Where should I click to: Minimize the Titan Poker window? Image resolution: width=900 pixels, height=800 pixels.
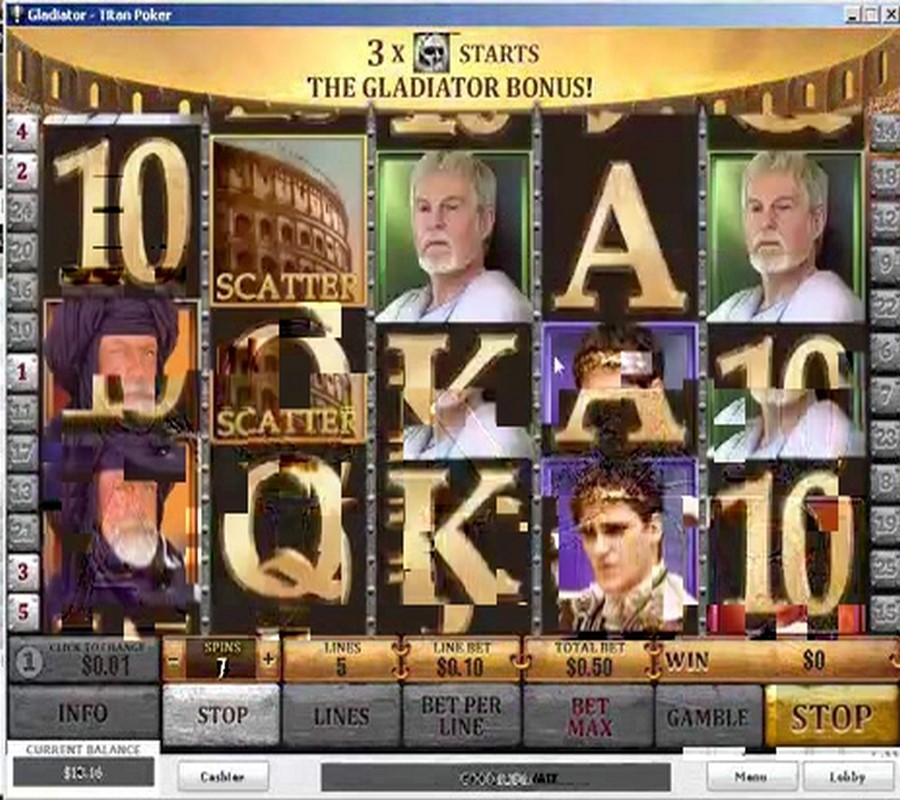click(x=850, y=14)
